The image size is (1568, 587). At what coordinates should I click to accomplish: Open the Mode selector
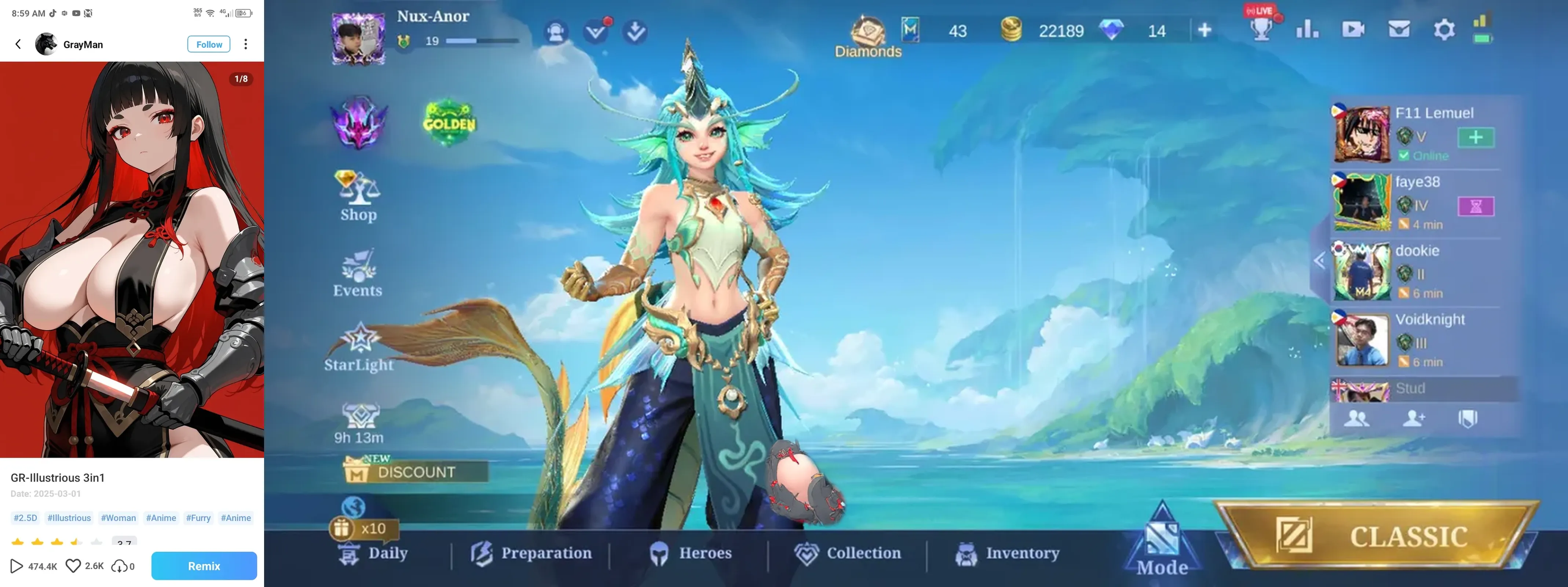[x=1162, y=542]
